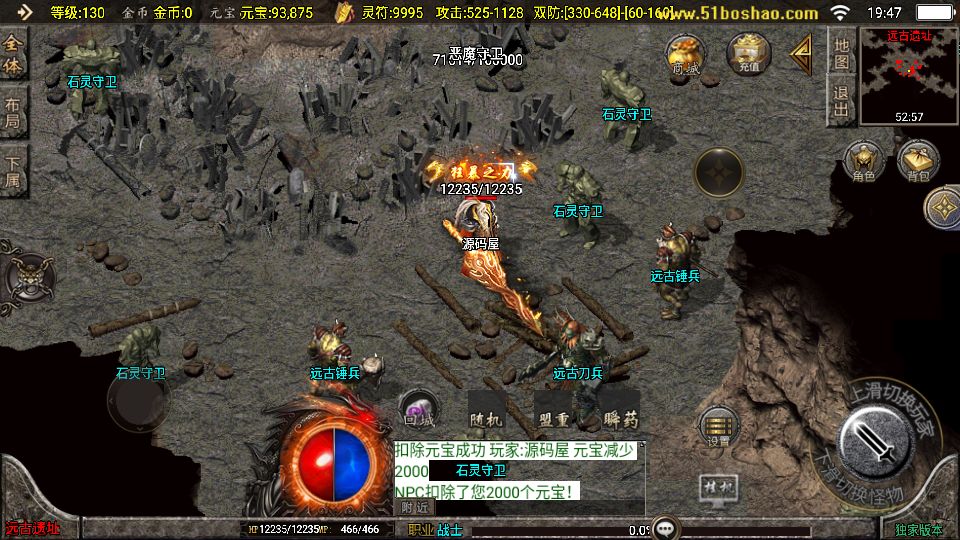The image size is (960, 540).
Task: Toggle the 挂机 auto-battle button
Action: click(720, 489)
